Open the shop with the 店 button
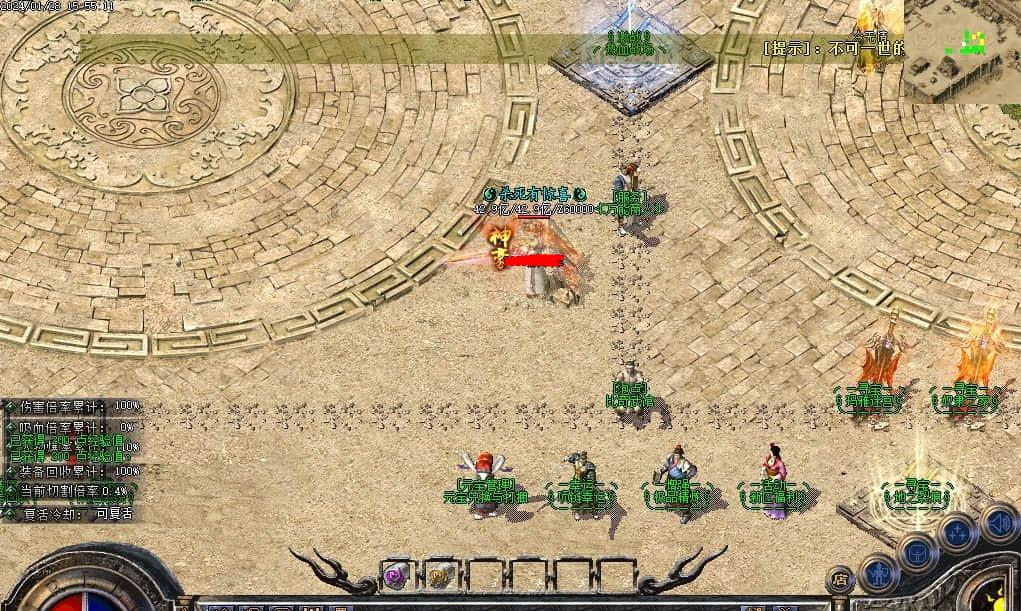This screenshot has height=611, width=1021. 840,579
